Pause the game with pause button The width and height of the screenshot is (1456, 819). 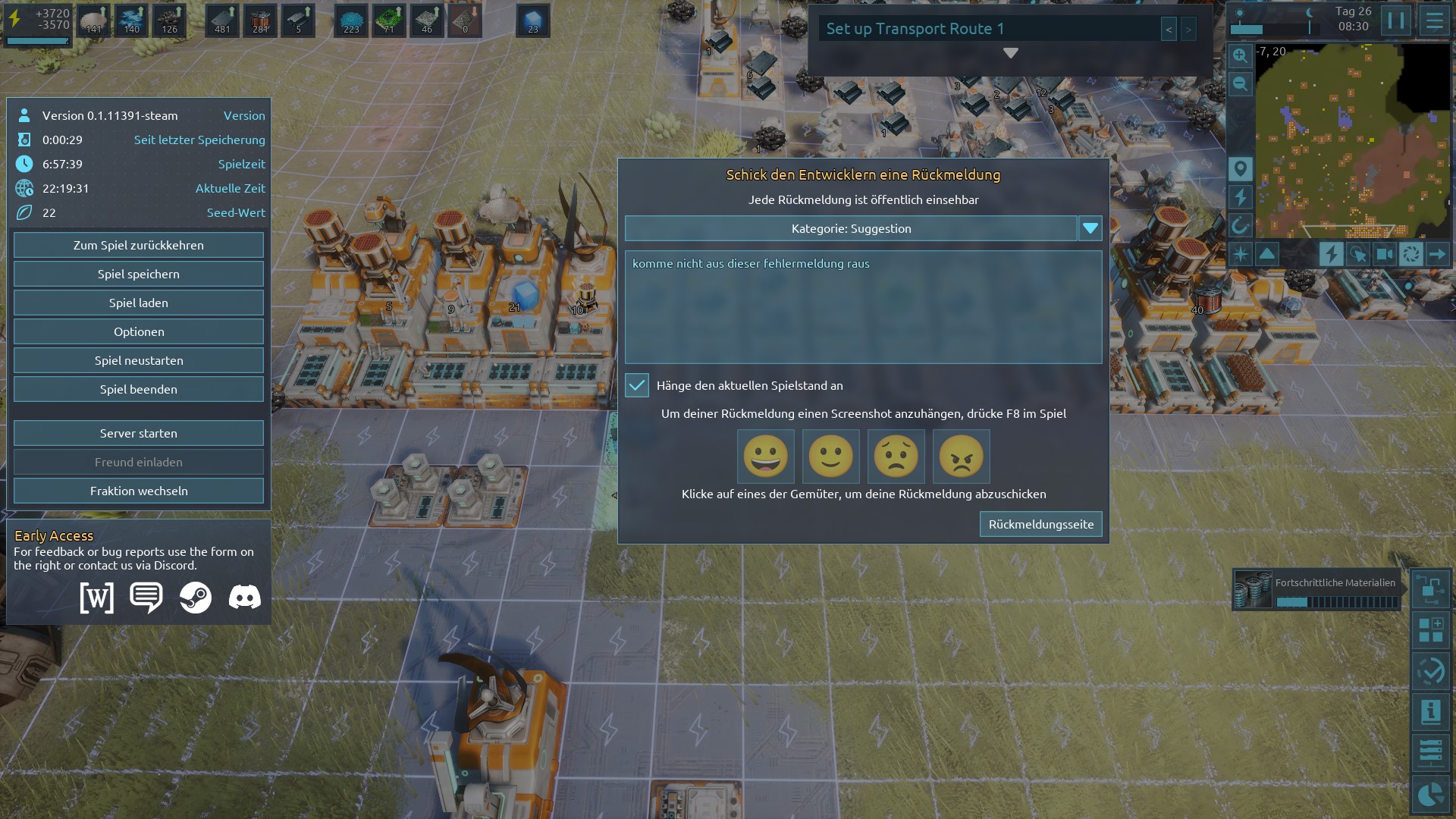tap(1395, 20)
